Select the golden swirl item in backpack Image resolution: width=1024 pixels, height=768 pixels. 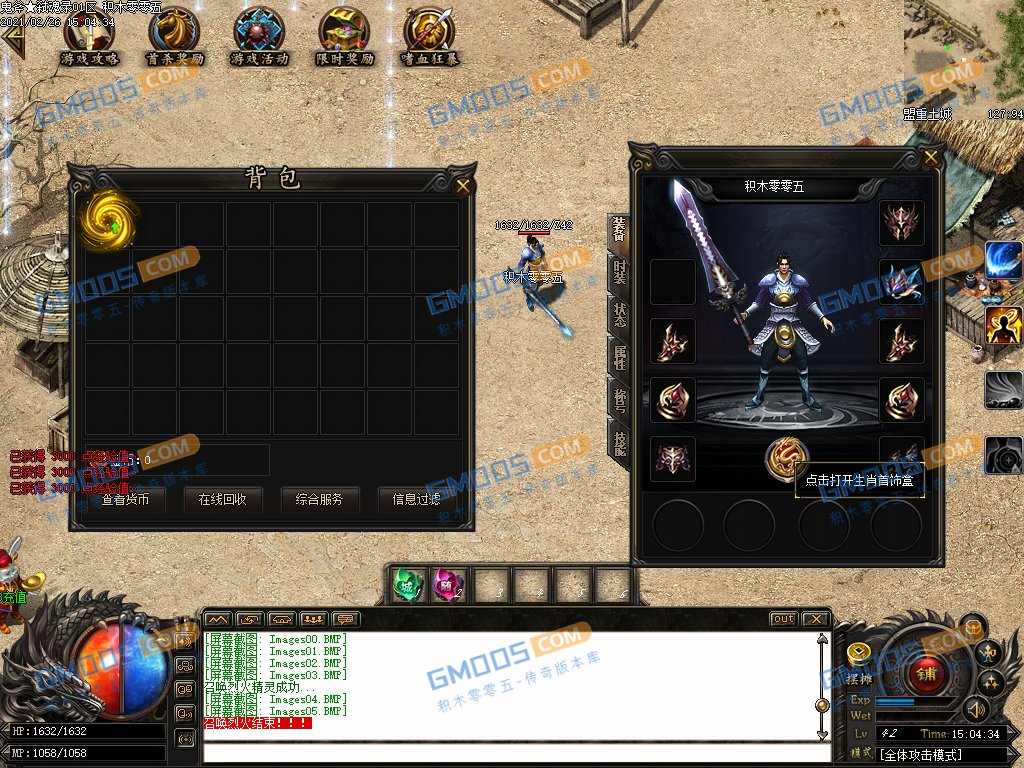(104, 221)
